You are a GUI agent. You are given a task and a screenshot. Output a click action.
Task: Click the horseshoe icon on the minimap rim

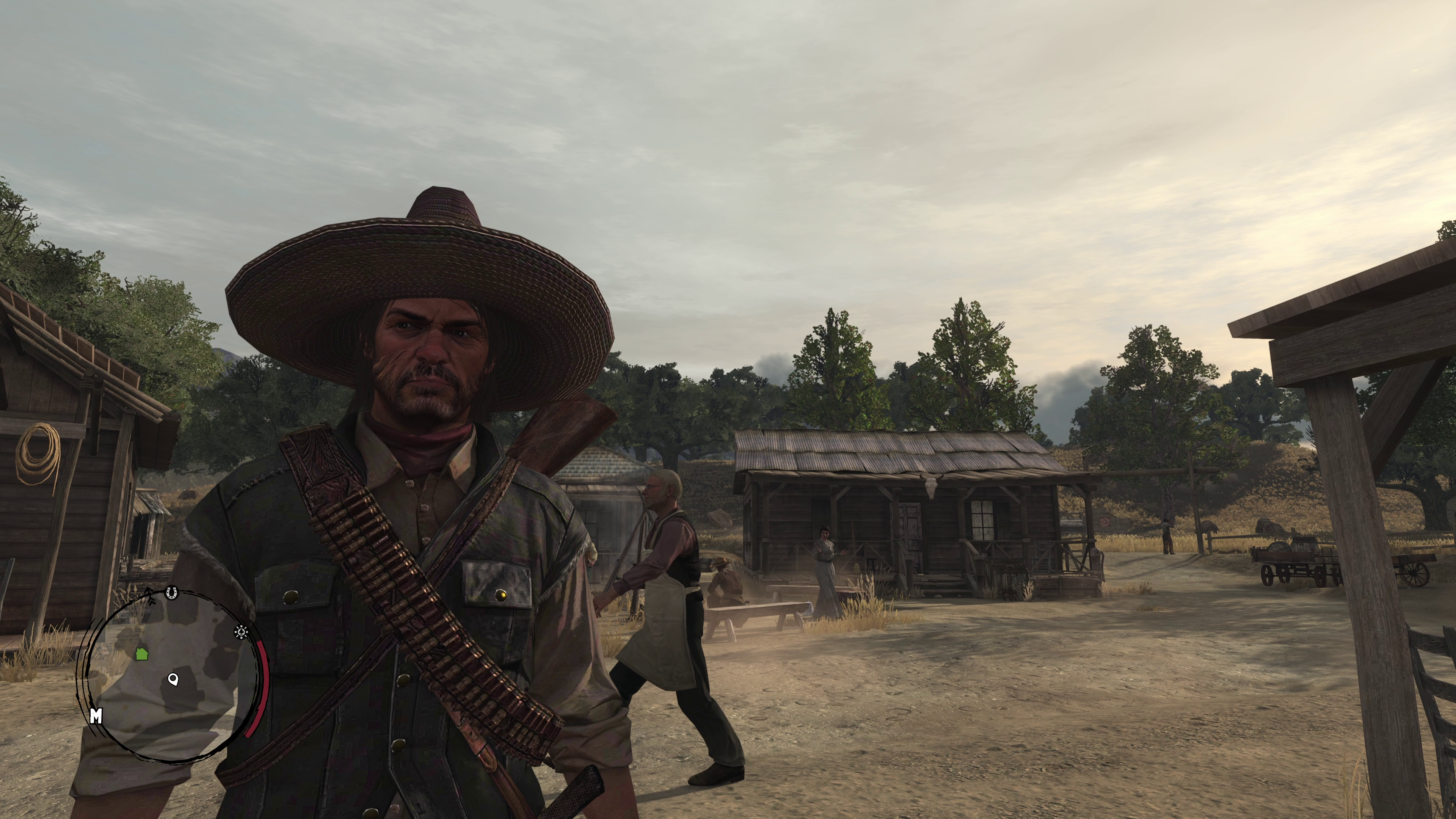pyautogui.click(x=172, y=593)
